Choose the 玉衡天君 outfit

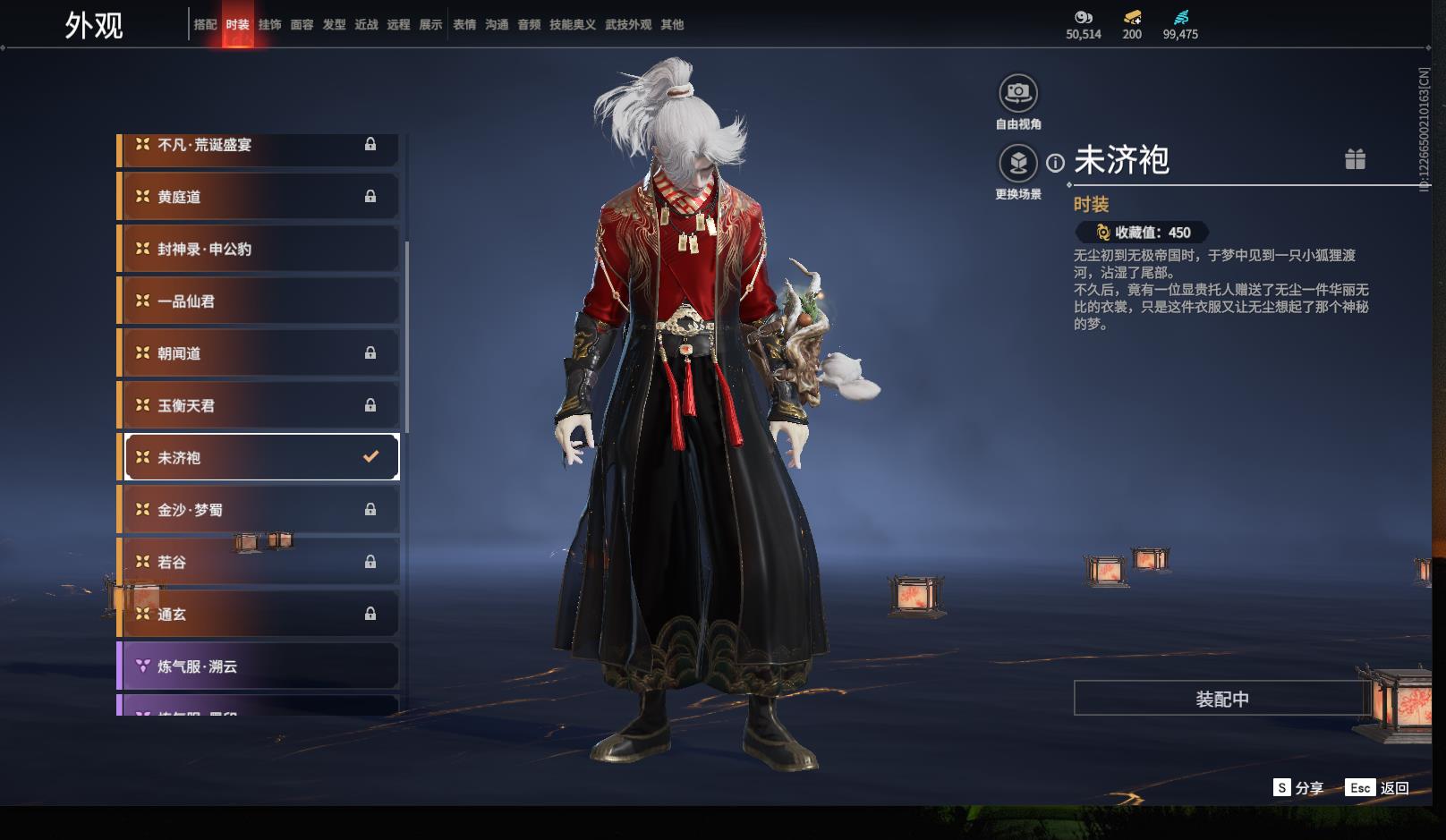point(259,405)
